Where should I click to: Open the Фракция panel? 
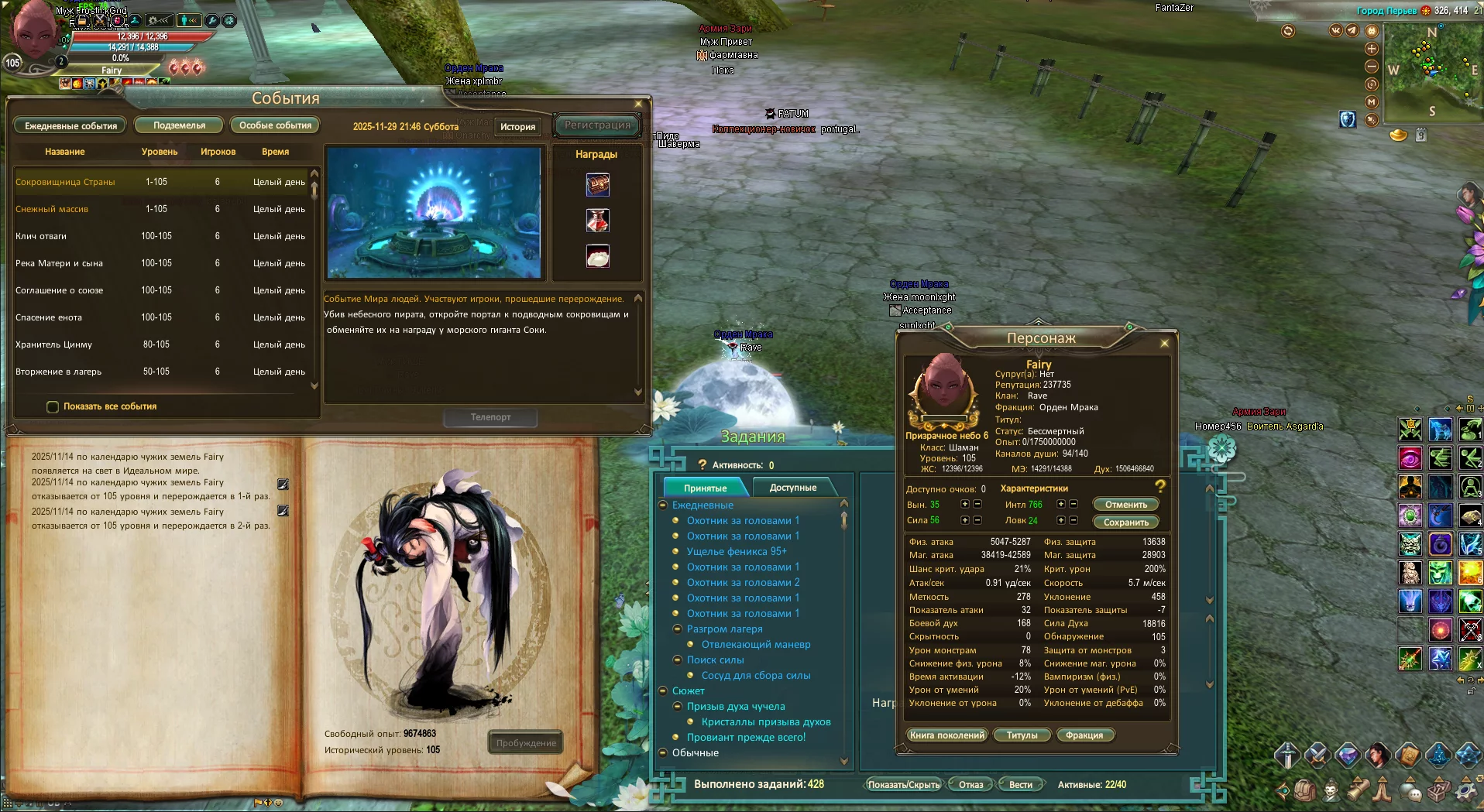click(1084, 735)
